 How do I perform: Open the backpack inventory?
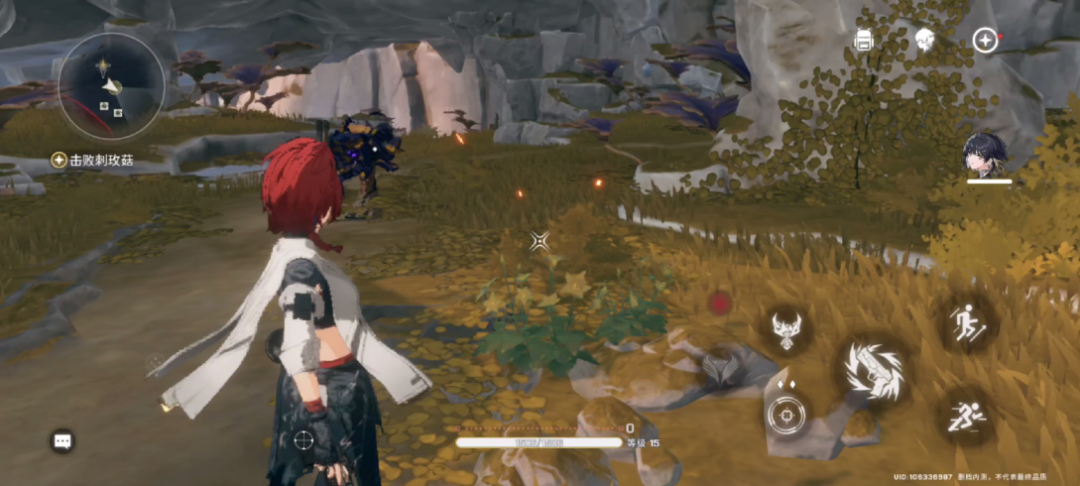pyautogui.click(x=864, y=40)
